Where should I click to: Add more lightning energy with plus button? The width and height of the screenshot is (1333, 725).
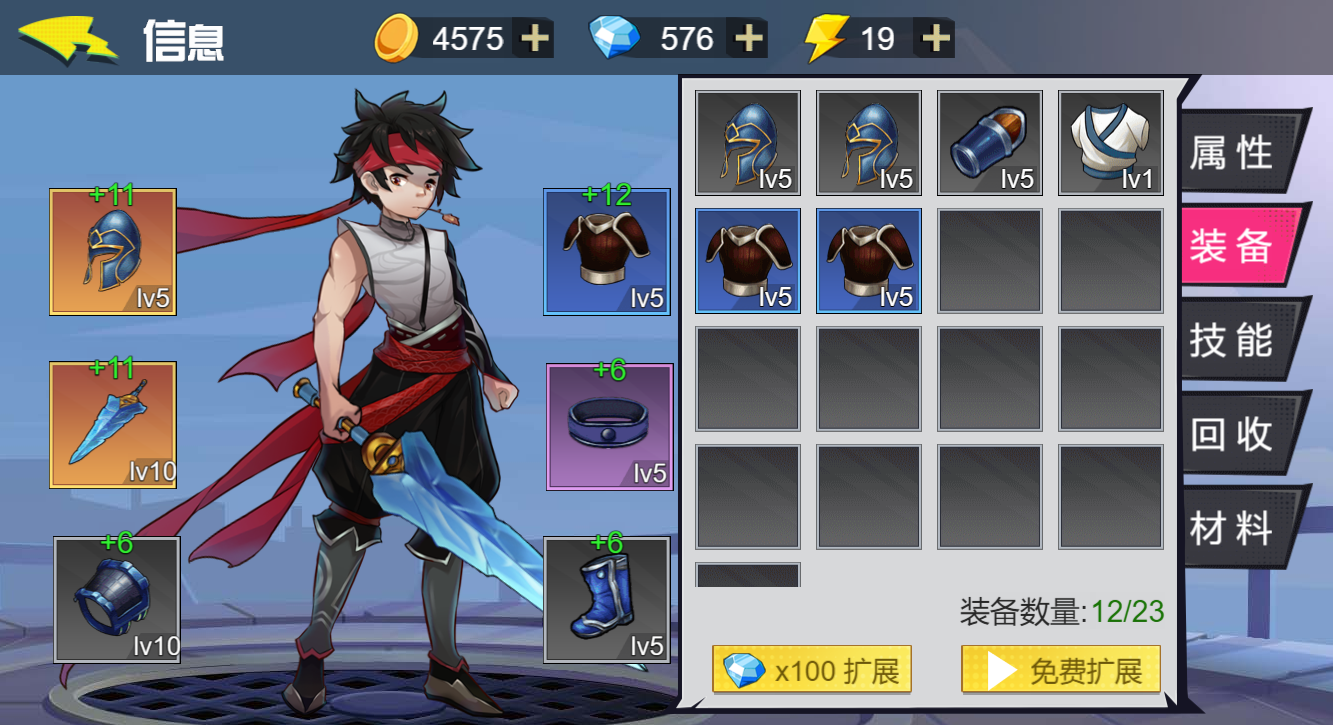[936, 39]
